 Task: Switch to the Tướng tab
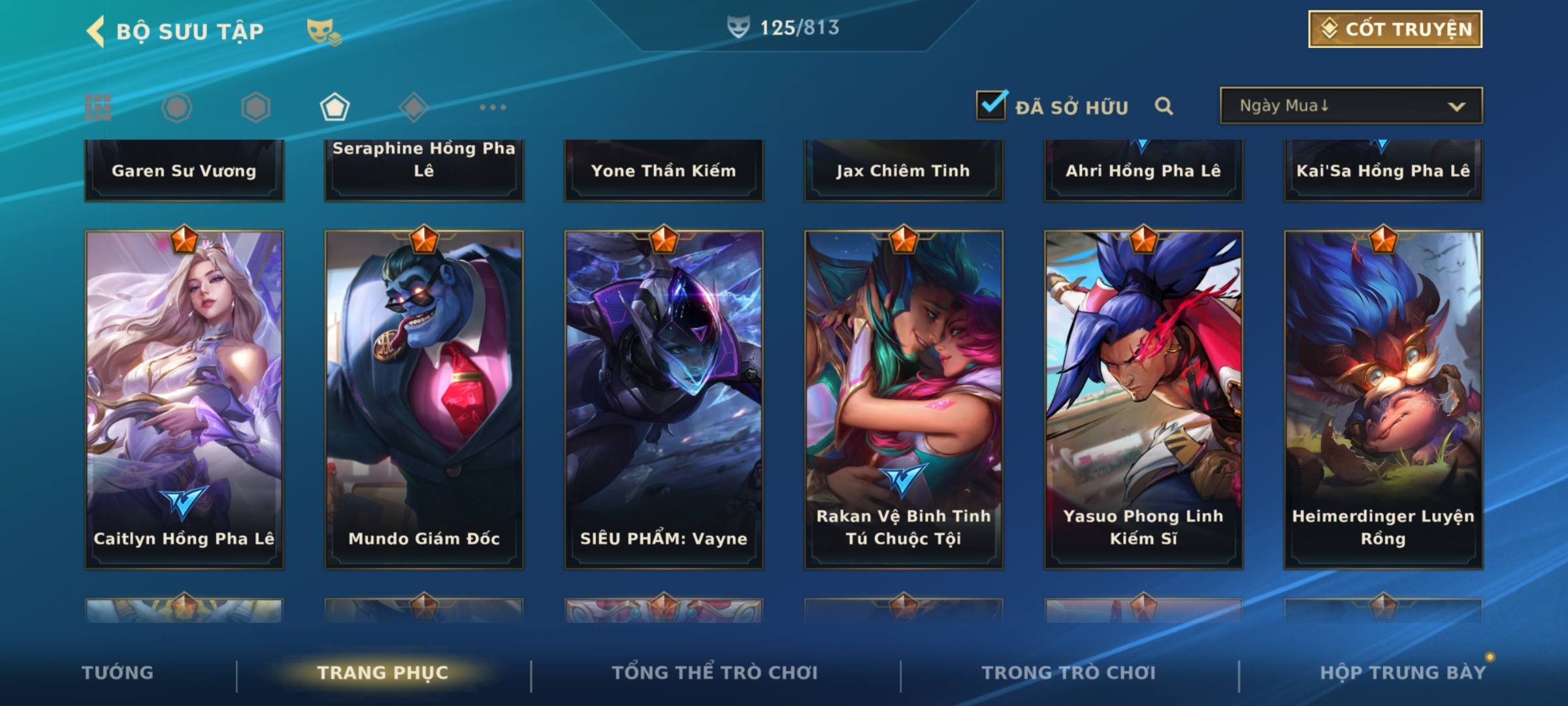(x=118, y=673)
